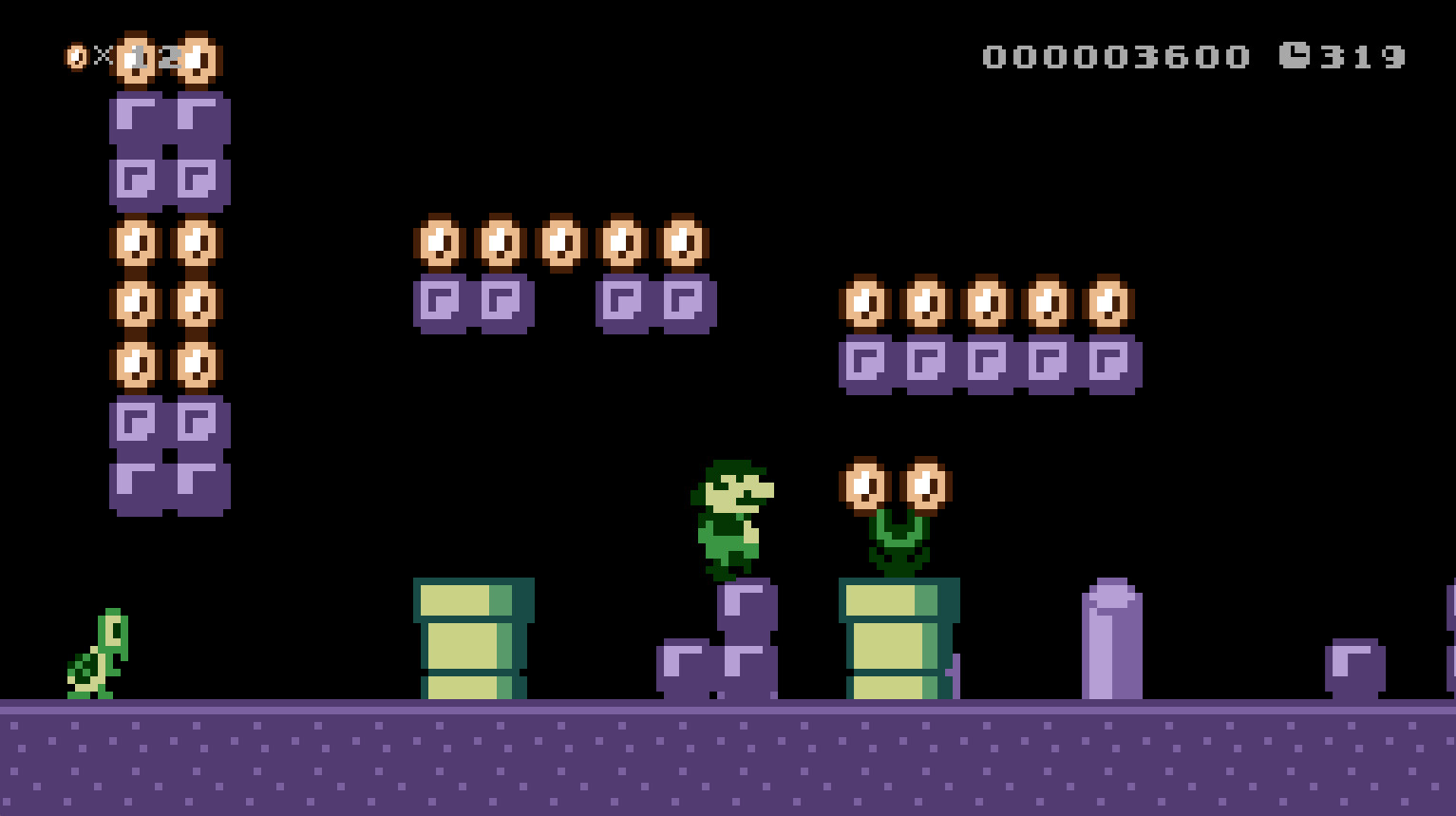This screenshot has height=816, width=1456.
Task: Click the leftmost brick block under the right coin row
Action: [x=866, y=363]
